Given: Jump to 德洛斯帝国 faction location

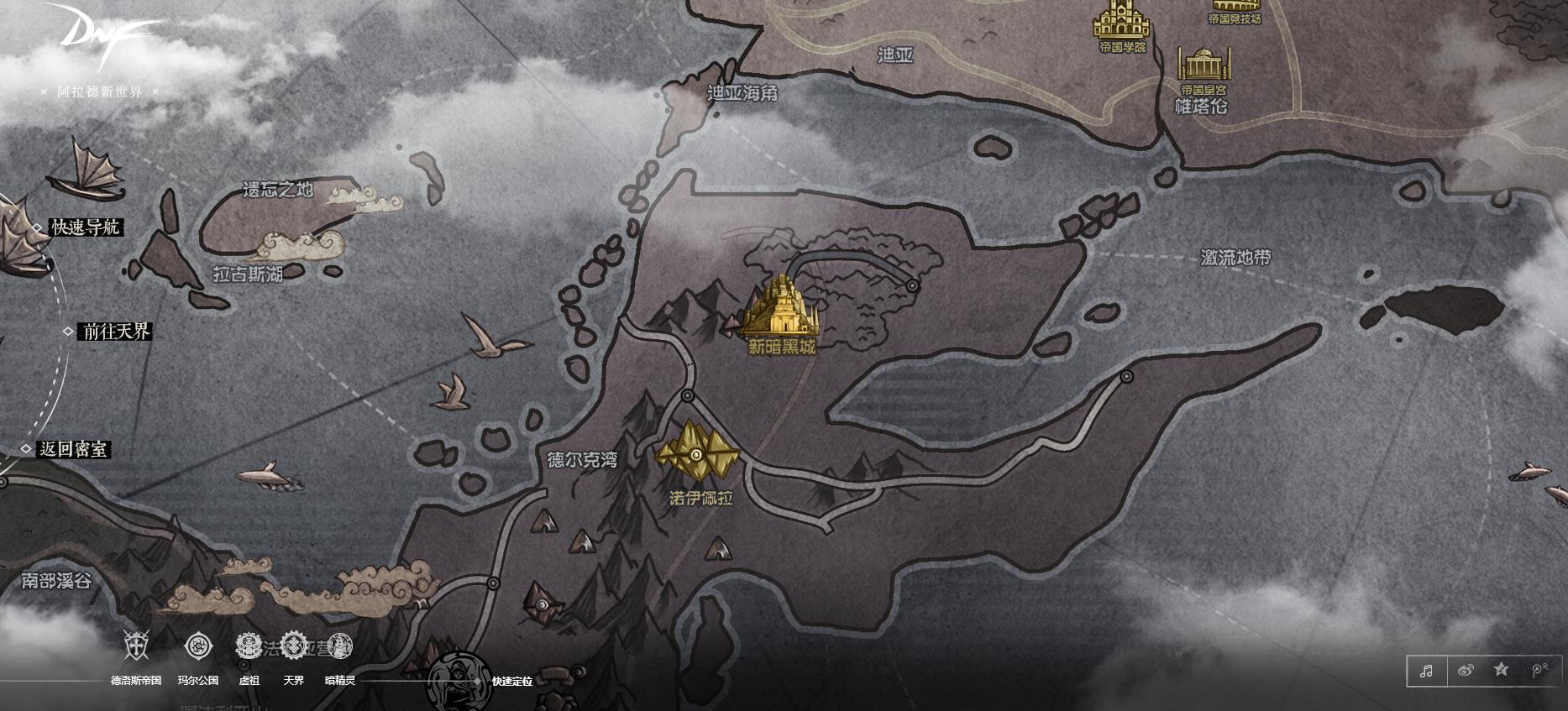Looking at the screenshot, I should 136,646.
